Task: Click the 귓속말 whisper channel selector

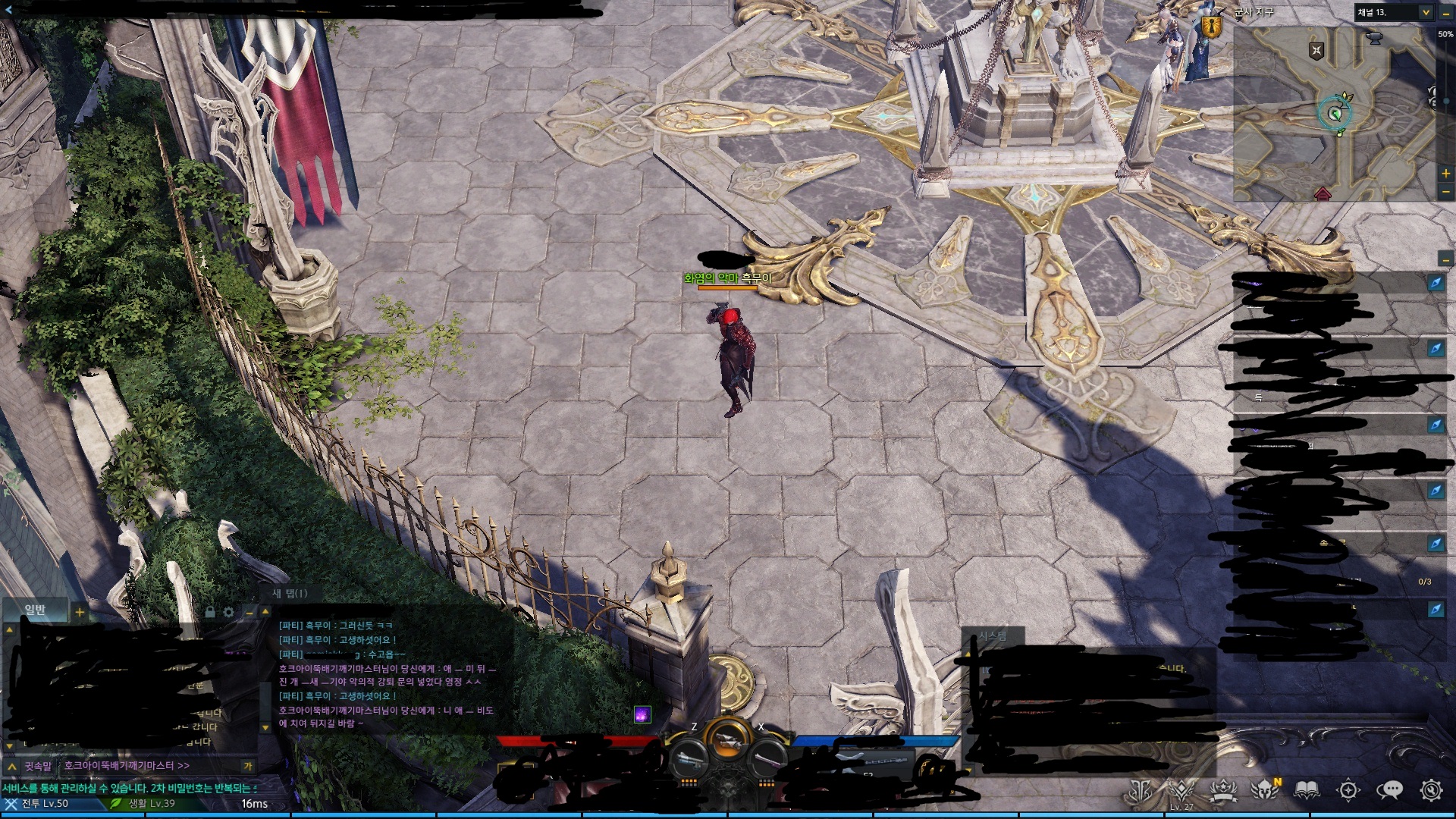Action: pyautogui.click(x=36, y=767)
